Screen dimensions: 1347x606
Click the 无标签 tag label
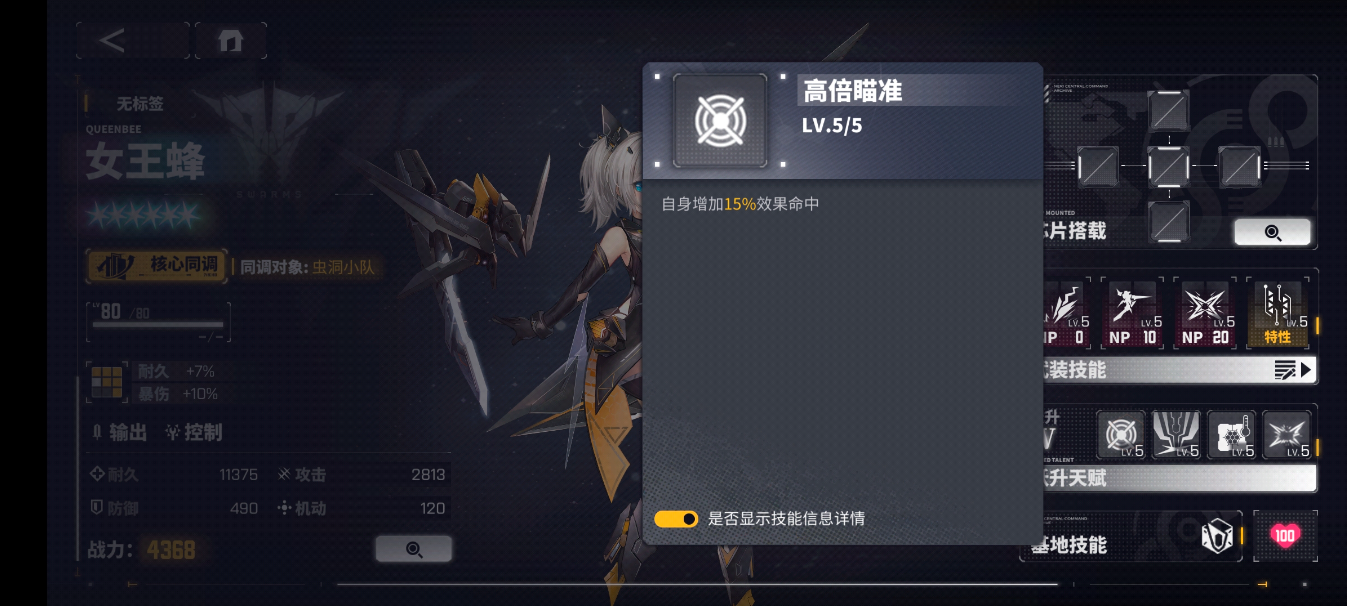click(140, 103)
